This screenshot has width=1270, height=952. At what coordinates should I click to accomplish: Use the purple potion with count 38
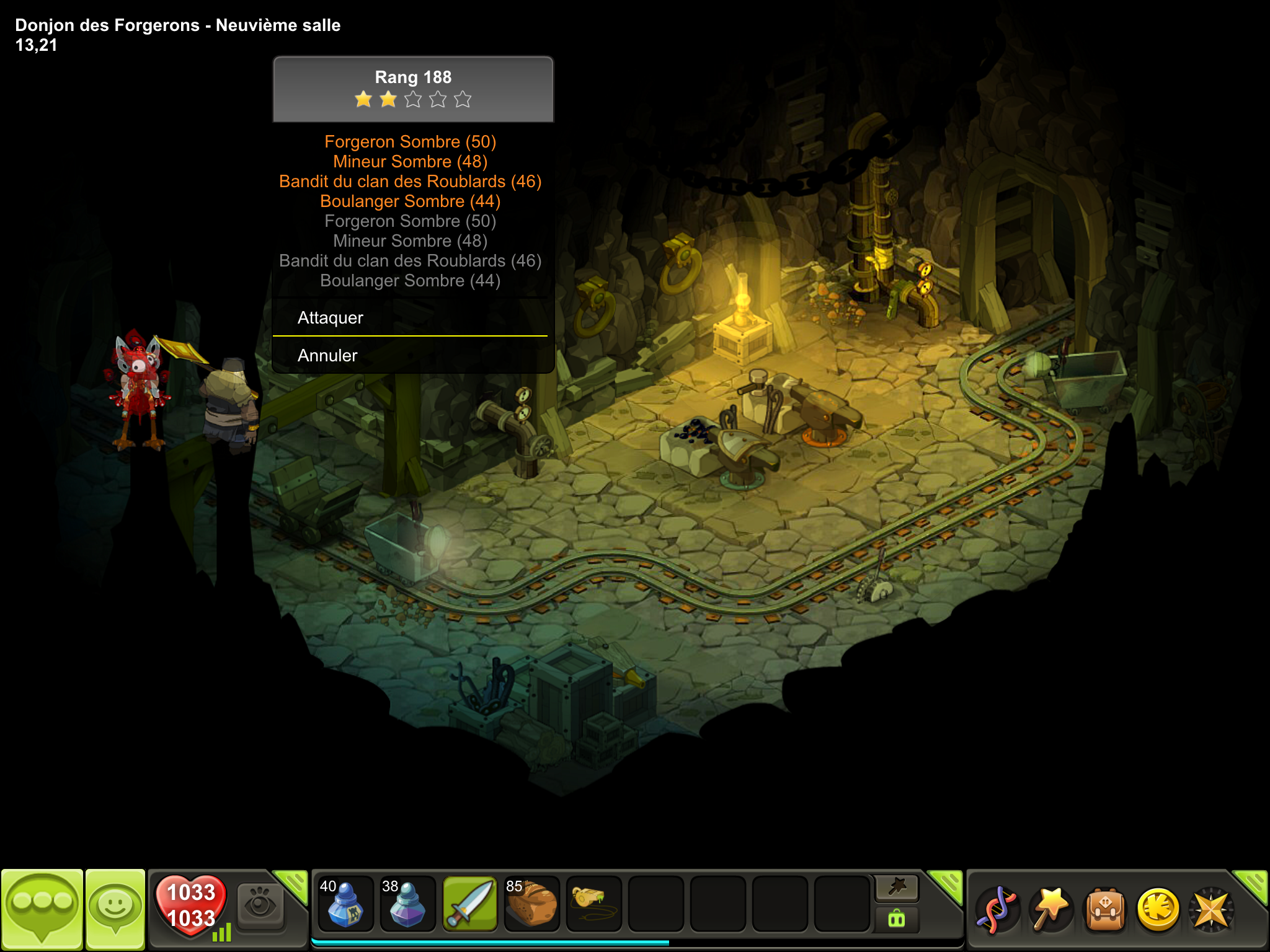(407, 904)
